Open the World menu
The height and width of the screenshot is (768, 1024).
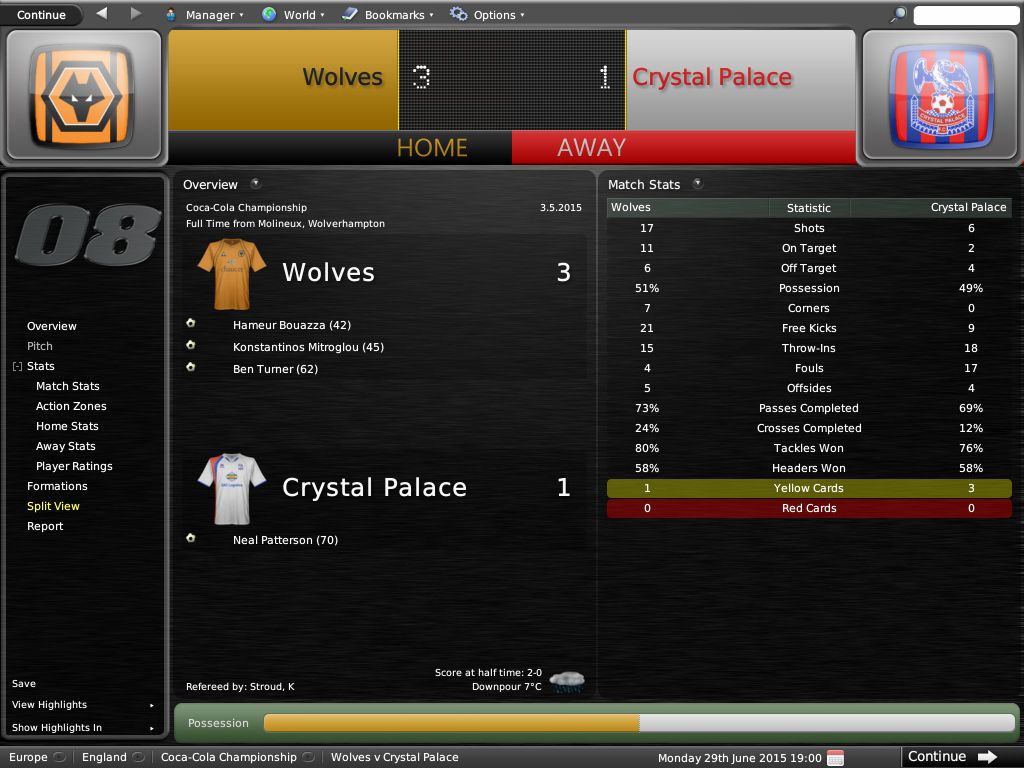pyautogui.click(x=293, y=15)
